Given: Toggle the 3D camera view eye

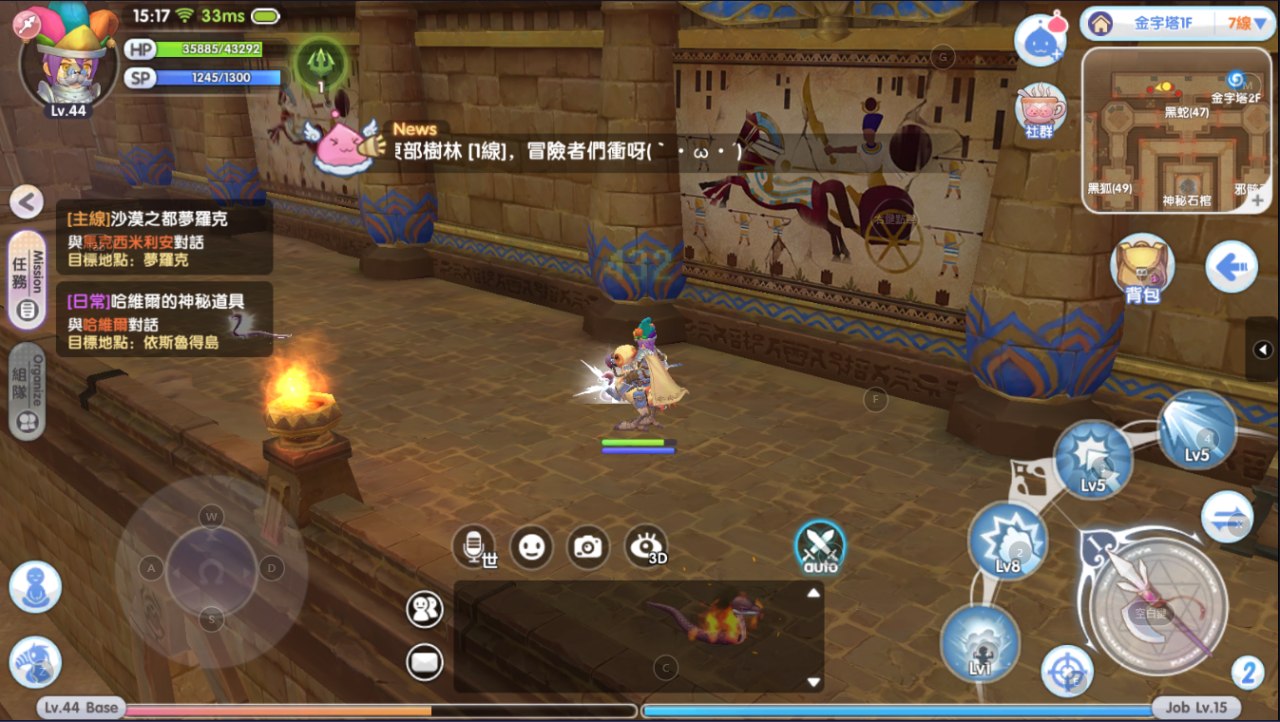Looking at the screenshot, I should point(646,546).
